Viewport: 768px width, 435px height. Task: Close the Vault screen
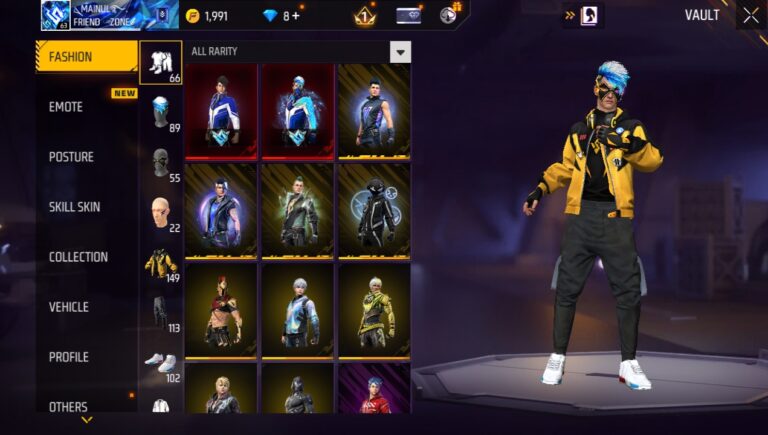click(x=750, y=15)
